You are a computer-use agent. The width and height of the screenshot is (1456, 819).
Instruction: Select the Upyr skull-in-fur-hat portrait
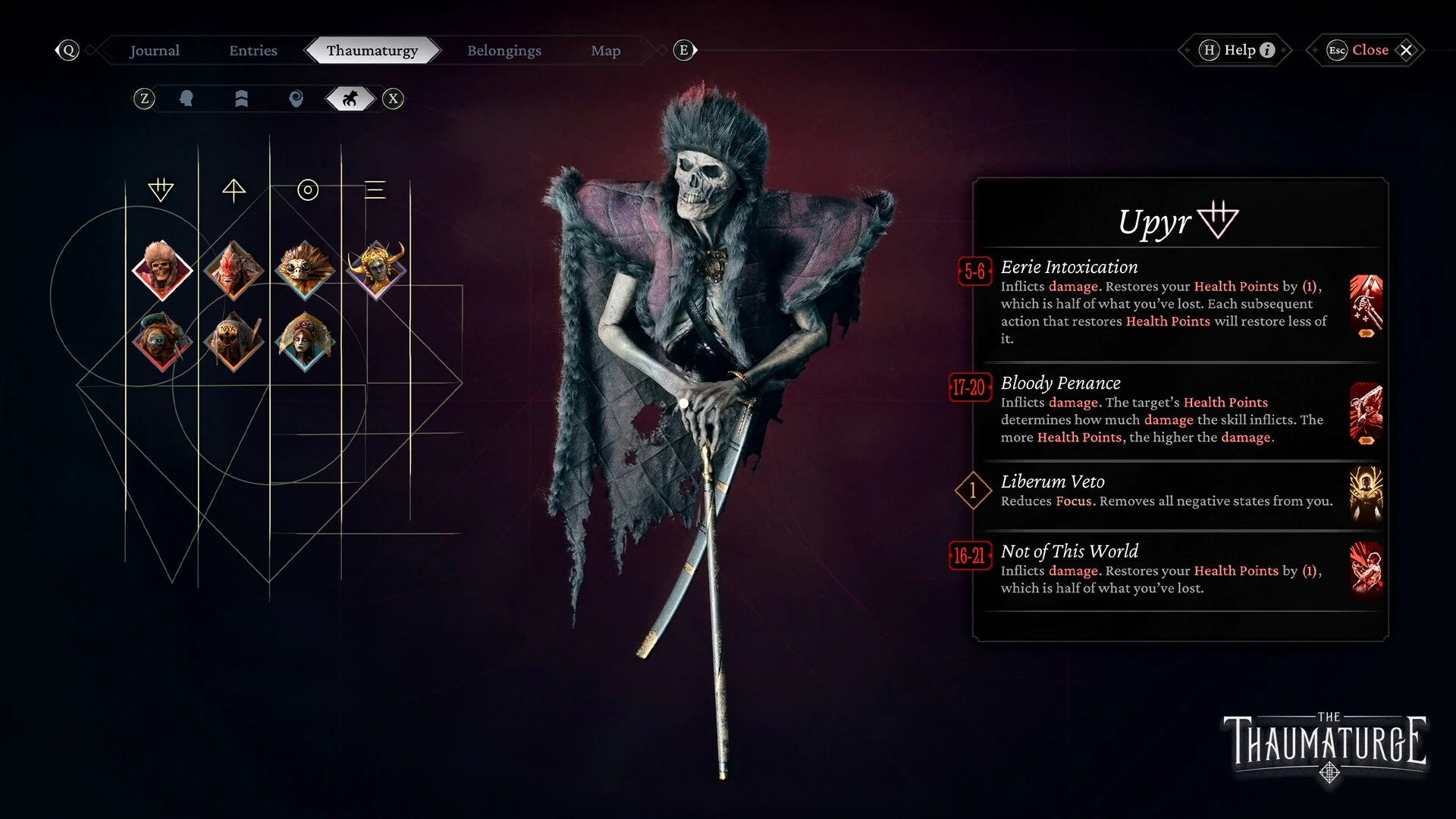click(x=161, y=270)
